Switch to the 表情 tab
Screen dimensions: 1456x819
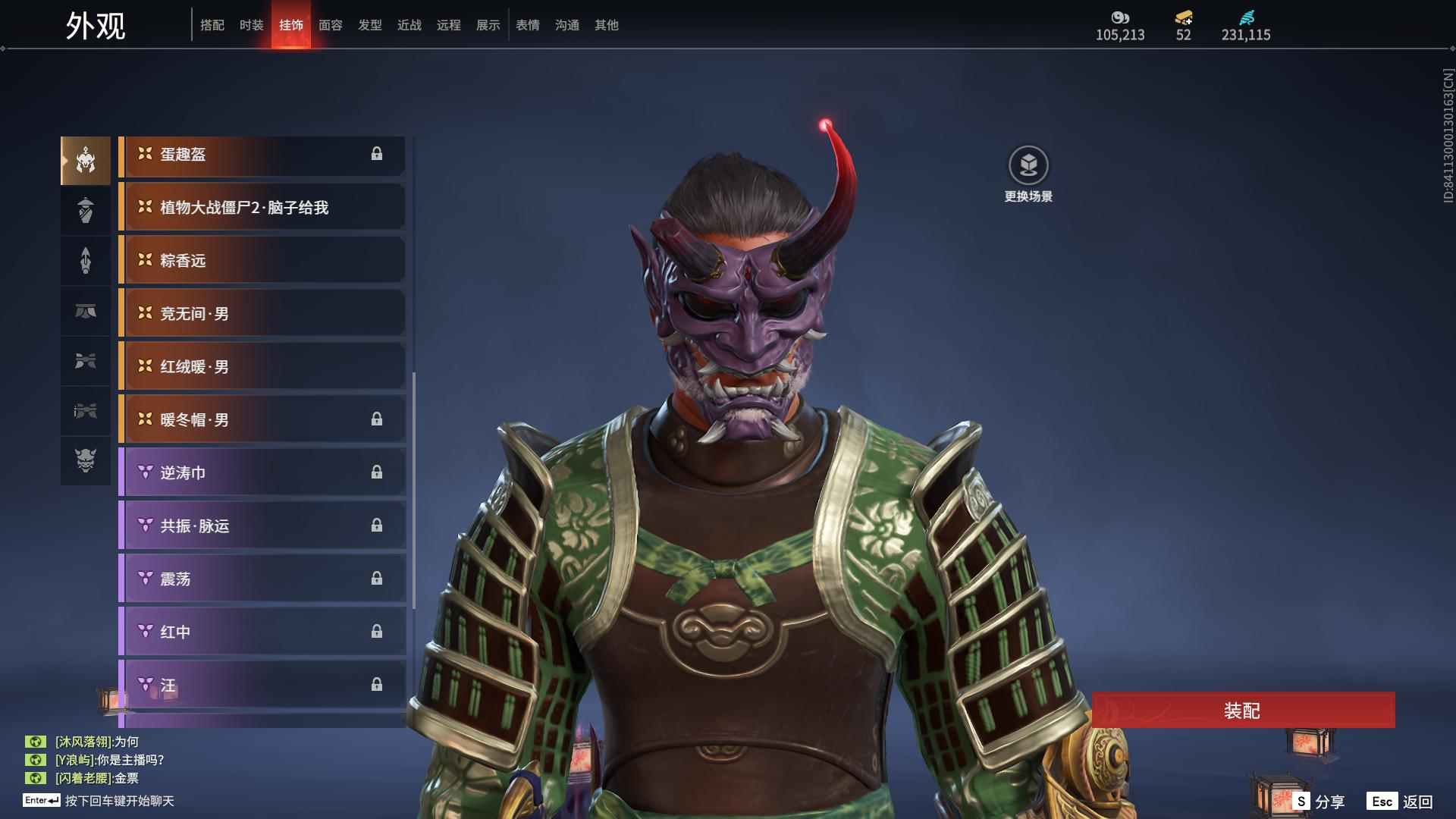528,25
